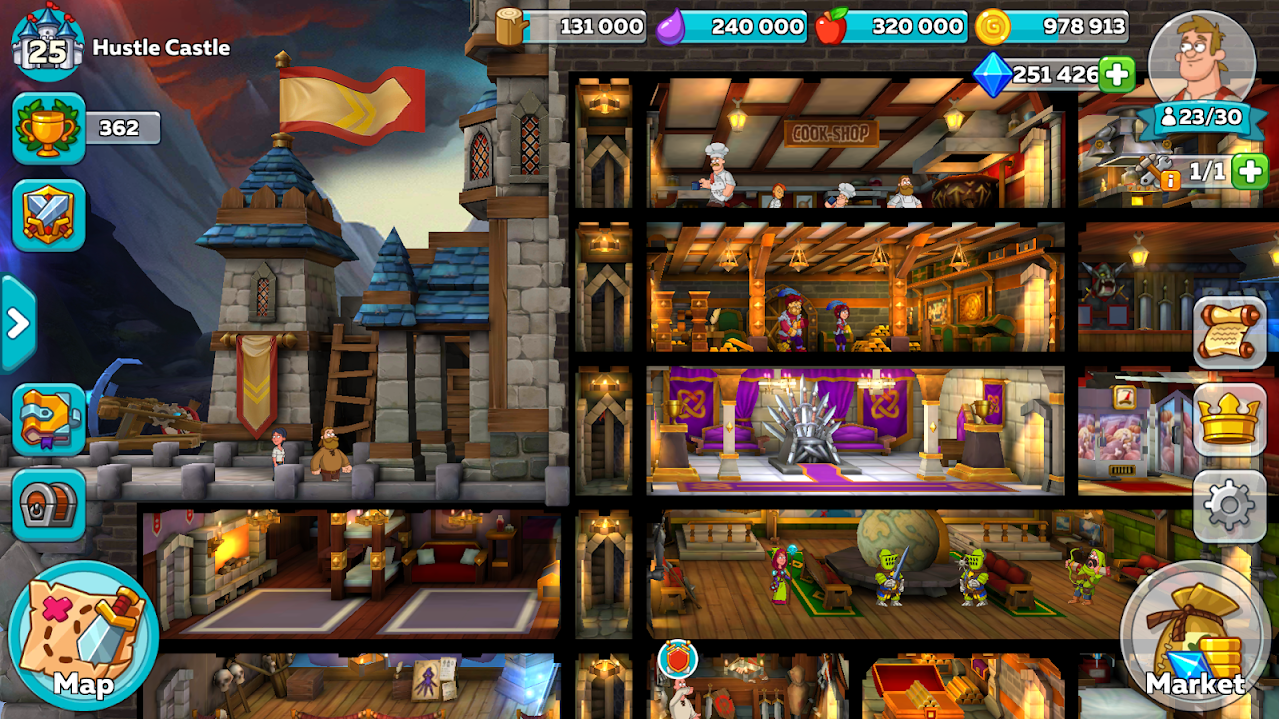Add more diamonds with green plus

point(1117,74)
